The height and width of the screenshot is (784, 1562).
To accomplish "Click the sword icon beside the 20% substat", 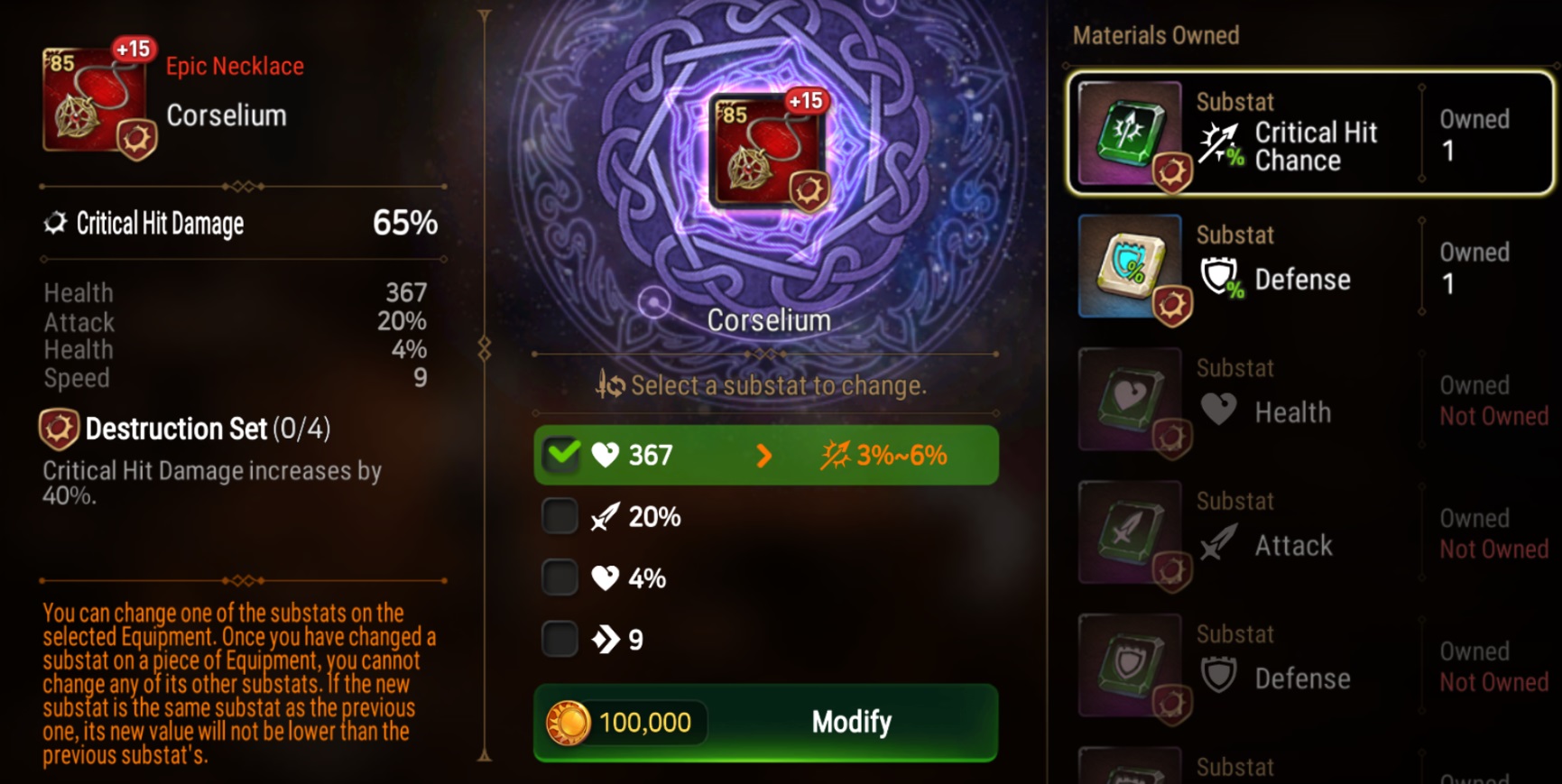I will [606, 516].
